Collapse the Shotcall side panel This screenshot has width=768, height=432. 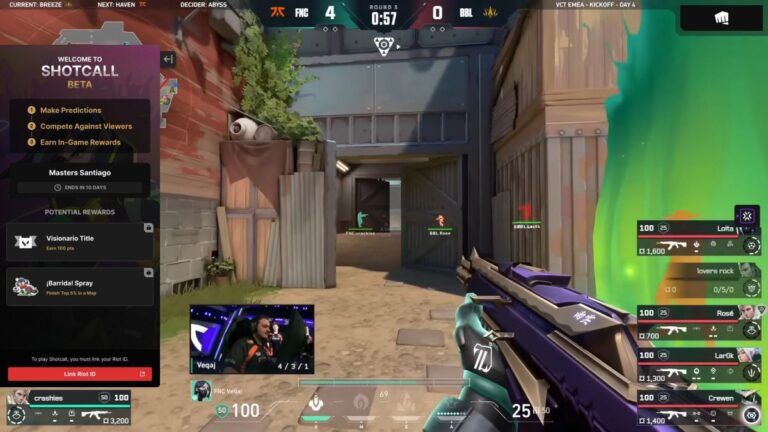click(168, 59)
